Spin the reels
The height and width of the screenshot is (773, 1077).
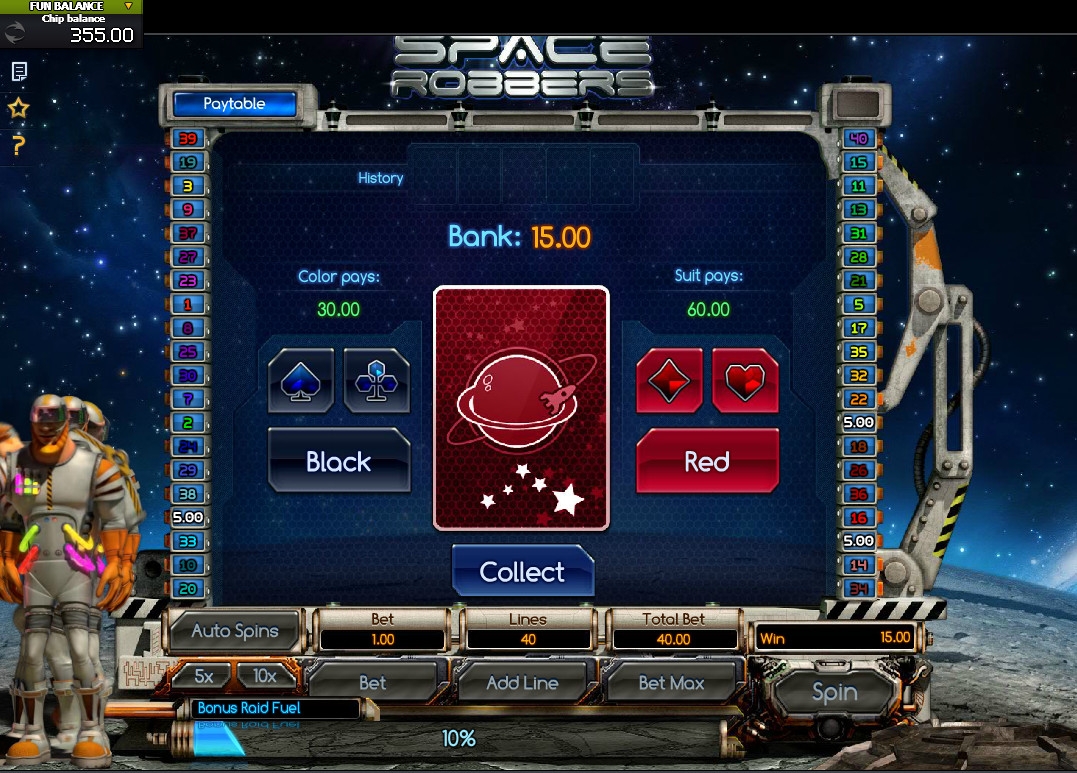(x=834, y=692)
